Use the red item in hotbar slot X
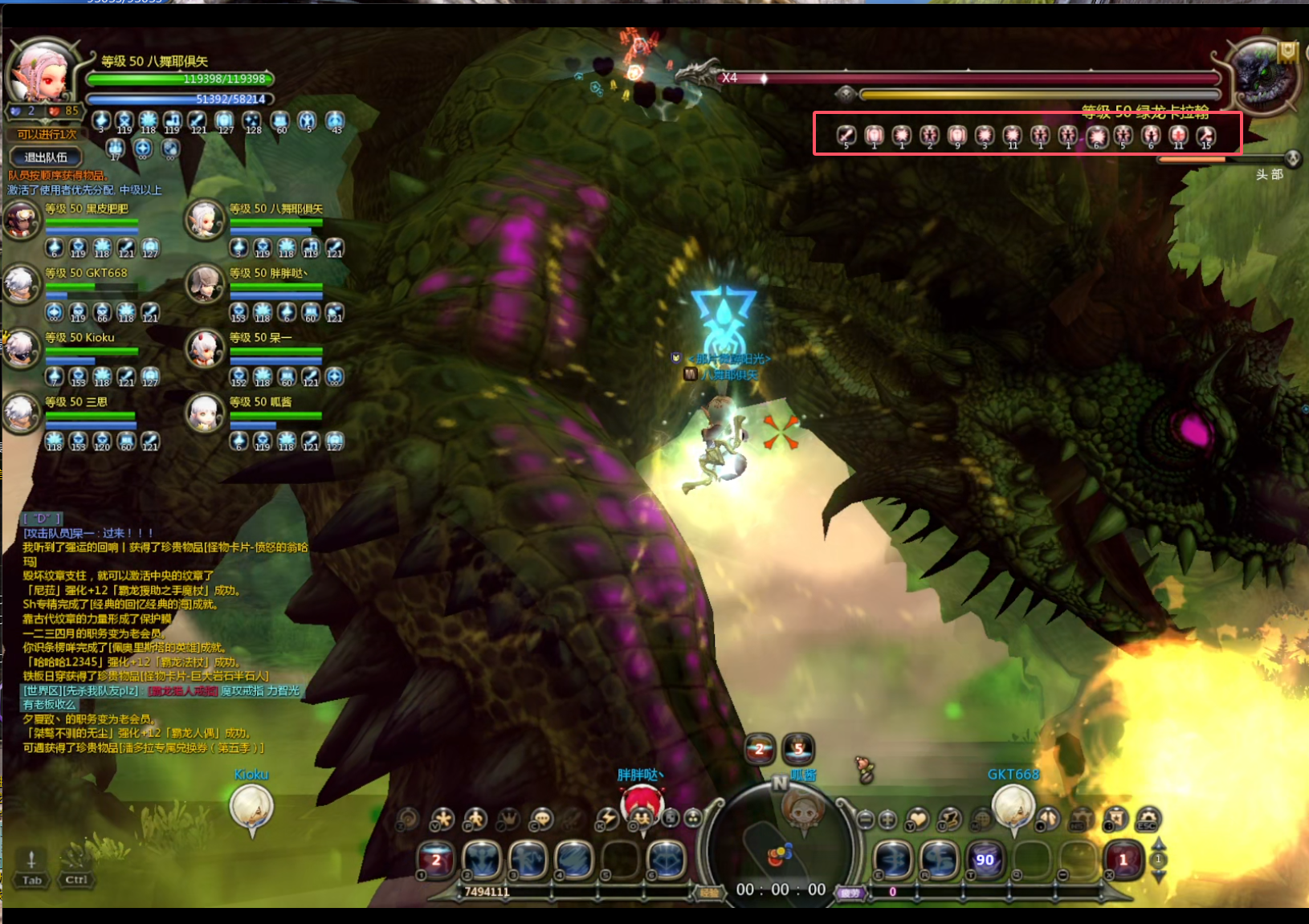The width and height of the screenshot is (1309, 924). 1123,860
